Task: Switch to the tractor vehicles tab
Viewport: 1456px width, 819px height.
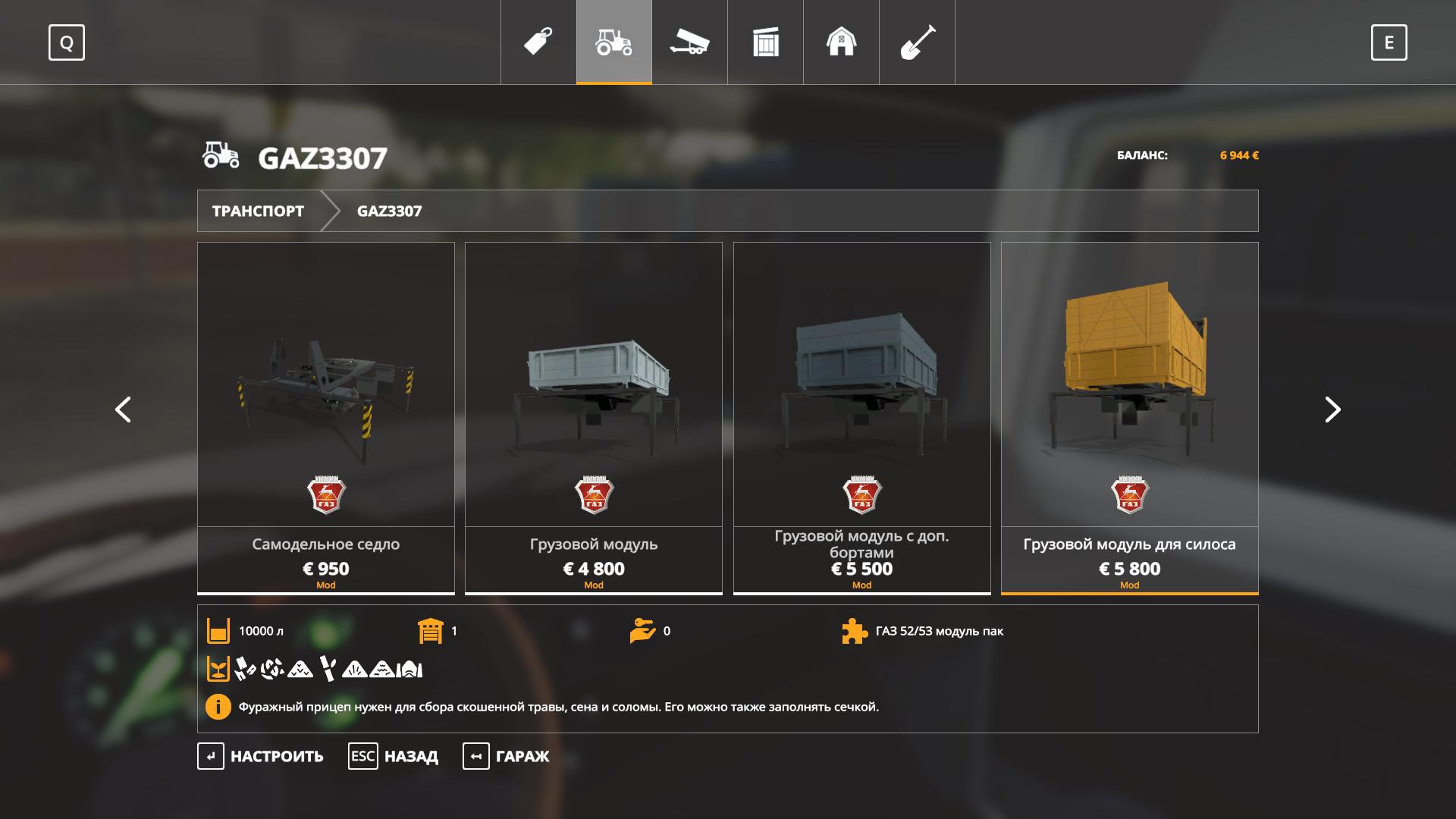Action: click(x=614, y=42)
